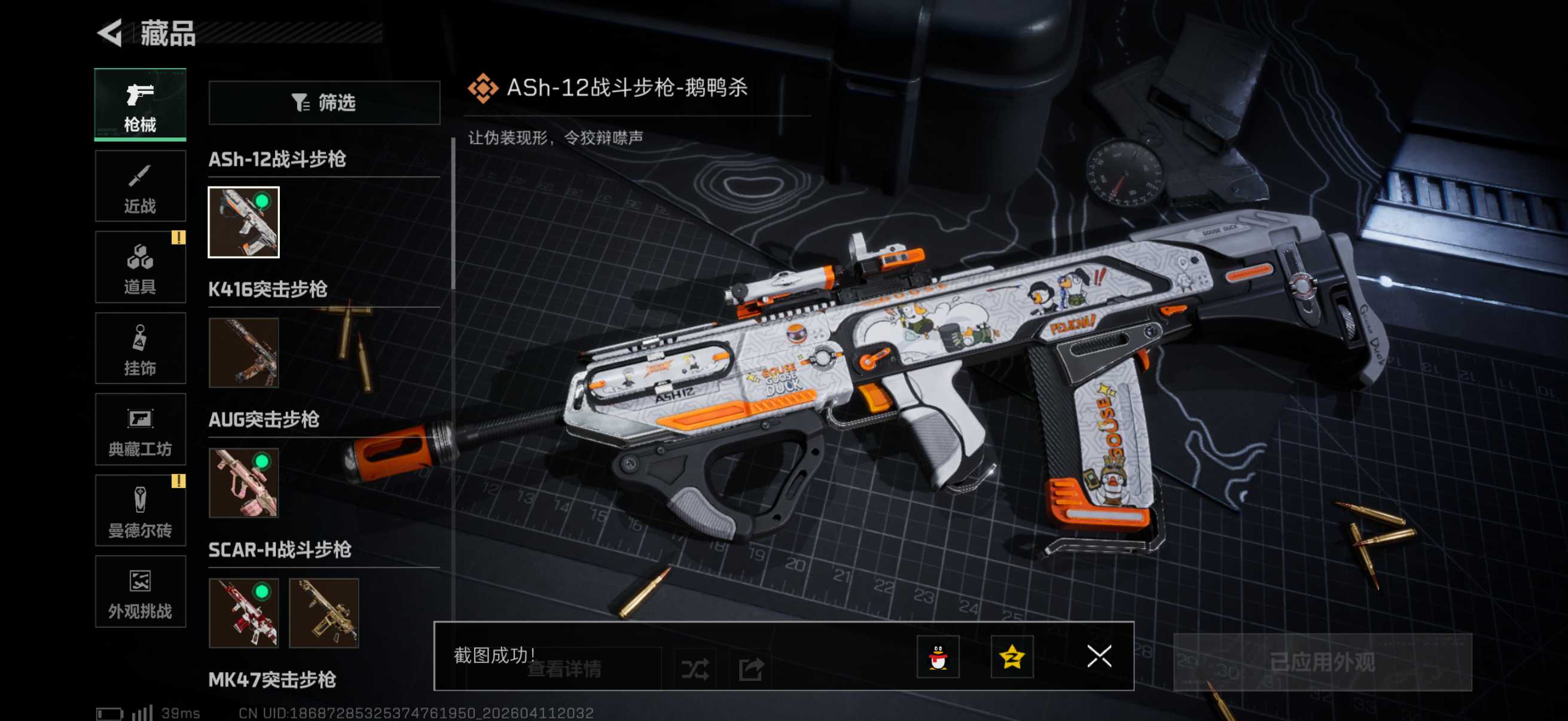
Task: Open the 筛选 filter button
Action: pyautogui.click(x=324, y=103)
